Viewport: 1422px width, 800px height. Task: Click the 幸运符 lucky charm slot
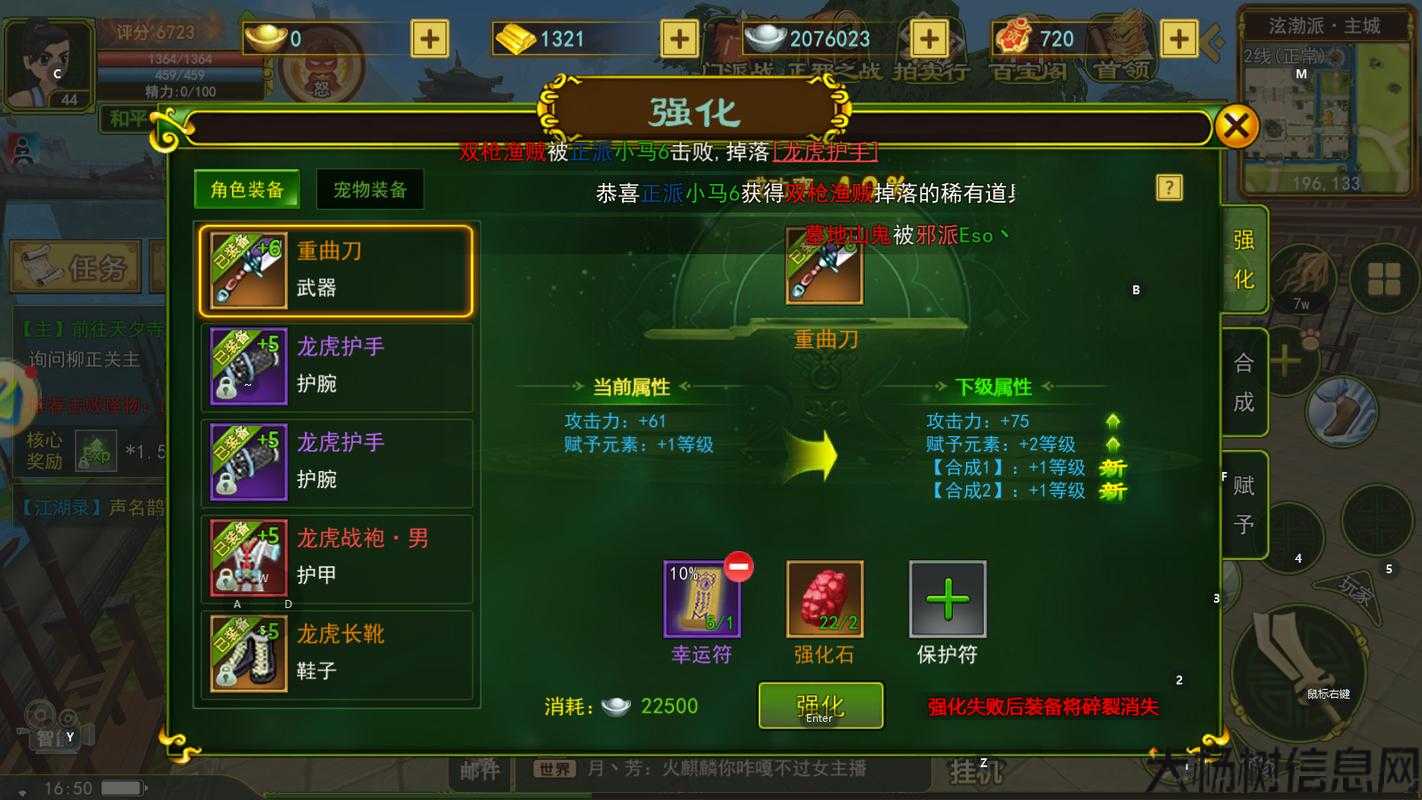coord(700,601)
